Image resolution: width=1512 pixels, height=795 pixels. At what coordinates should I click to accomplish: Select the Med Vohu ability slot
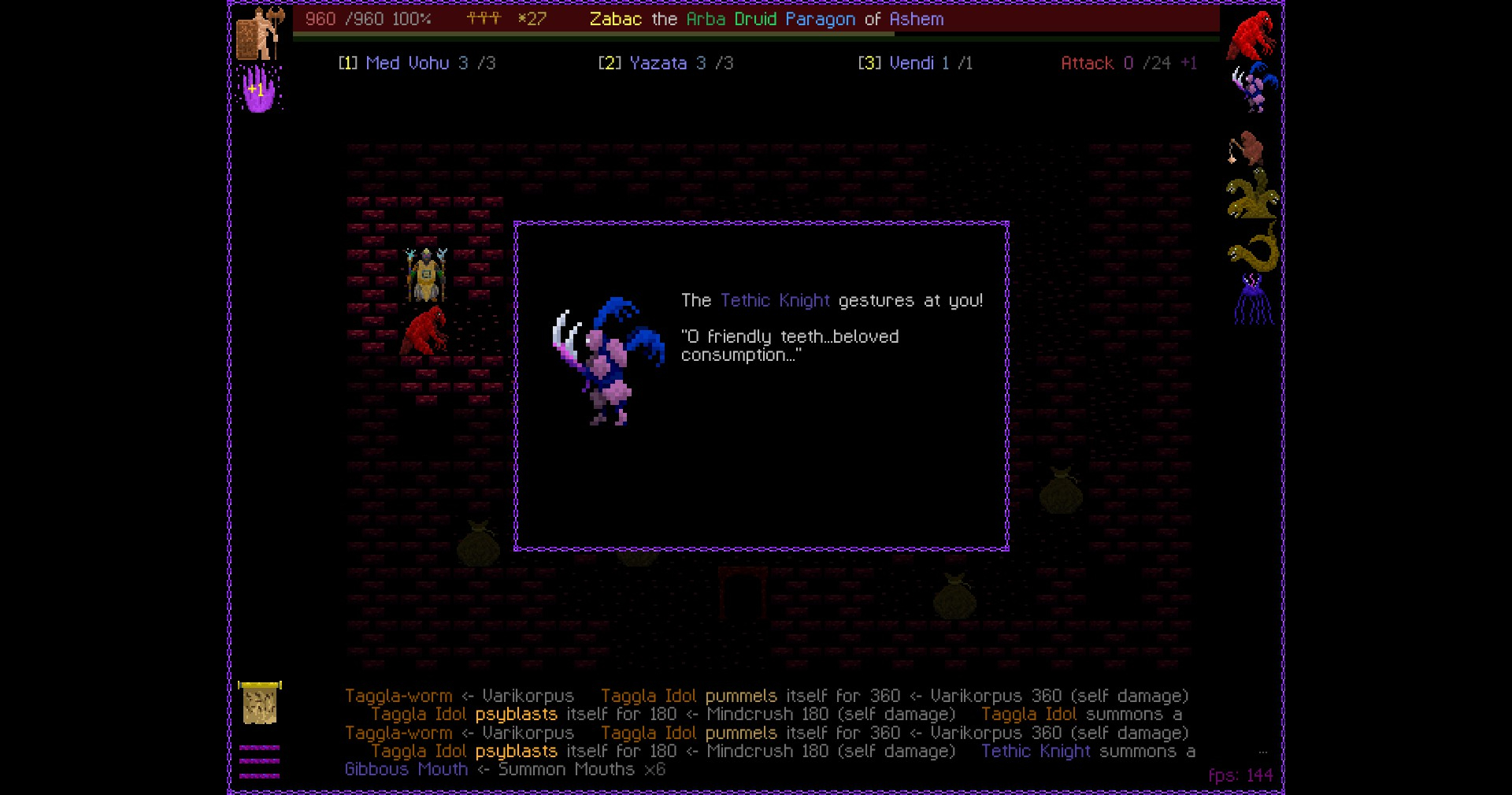[417, 63]
